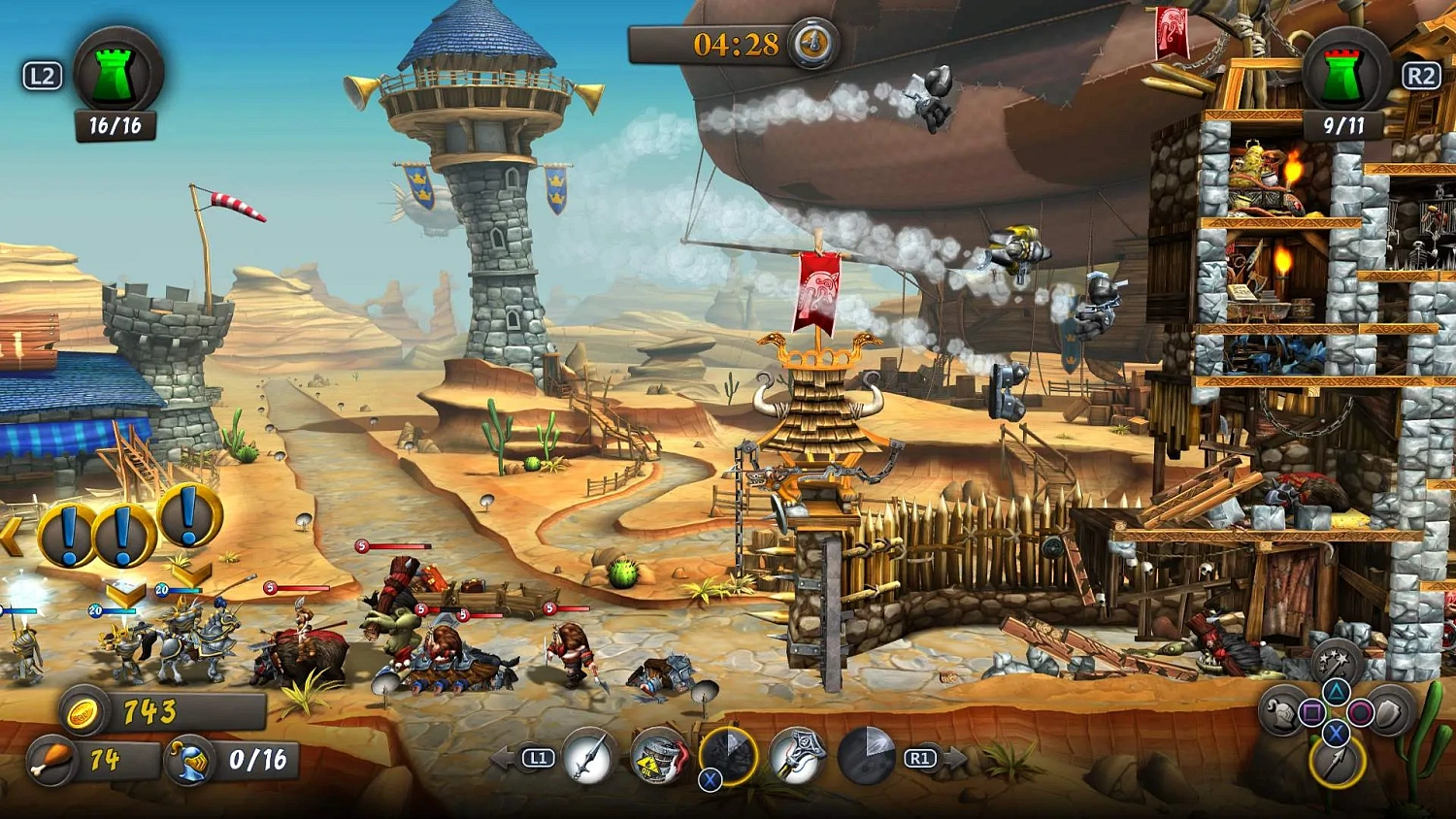Screen dimensions: 1456x819
Task: Open the magic spell wheel option
Action: tap(1335, 662)
